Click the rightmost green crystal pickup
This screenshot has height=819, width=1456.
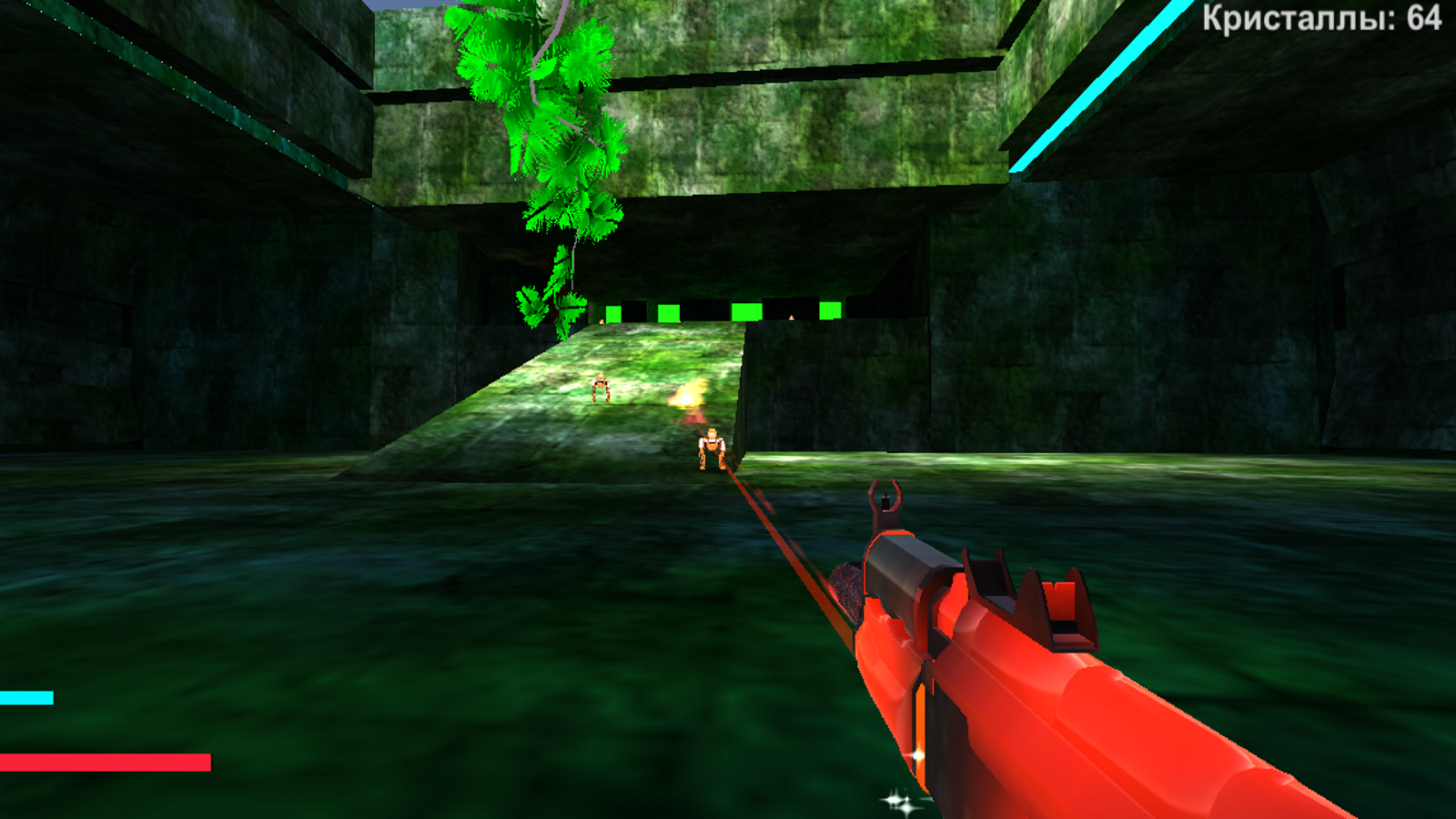(x=833, y=311)
